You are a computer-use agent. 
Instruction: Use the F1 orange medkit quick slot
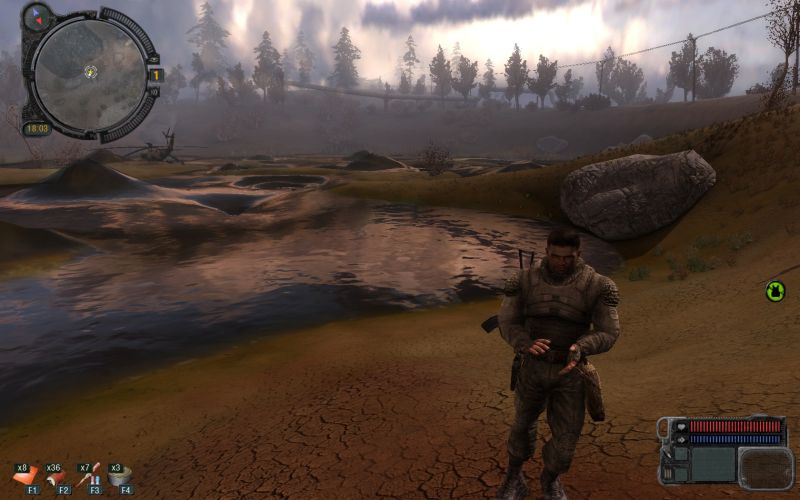tap(29, 475)
